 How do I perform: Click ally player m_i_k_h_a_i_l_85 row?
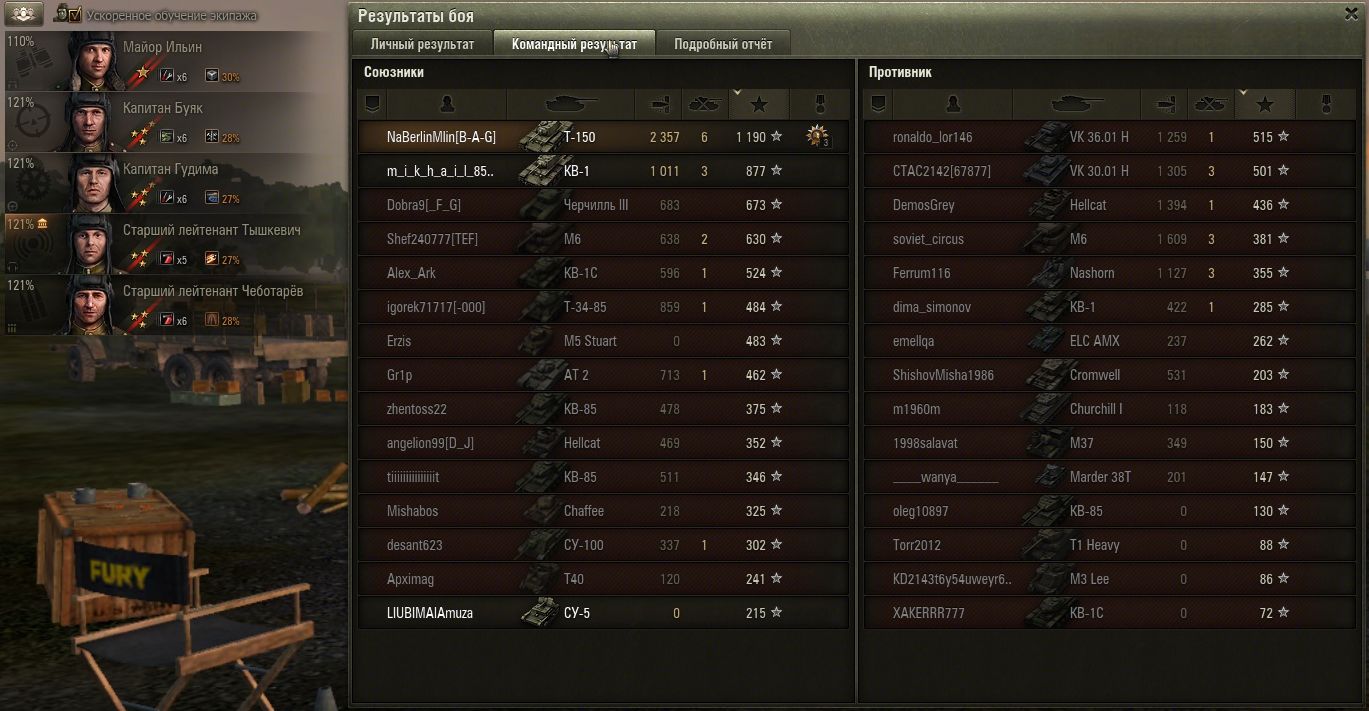coord(441,171)
